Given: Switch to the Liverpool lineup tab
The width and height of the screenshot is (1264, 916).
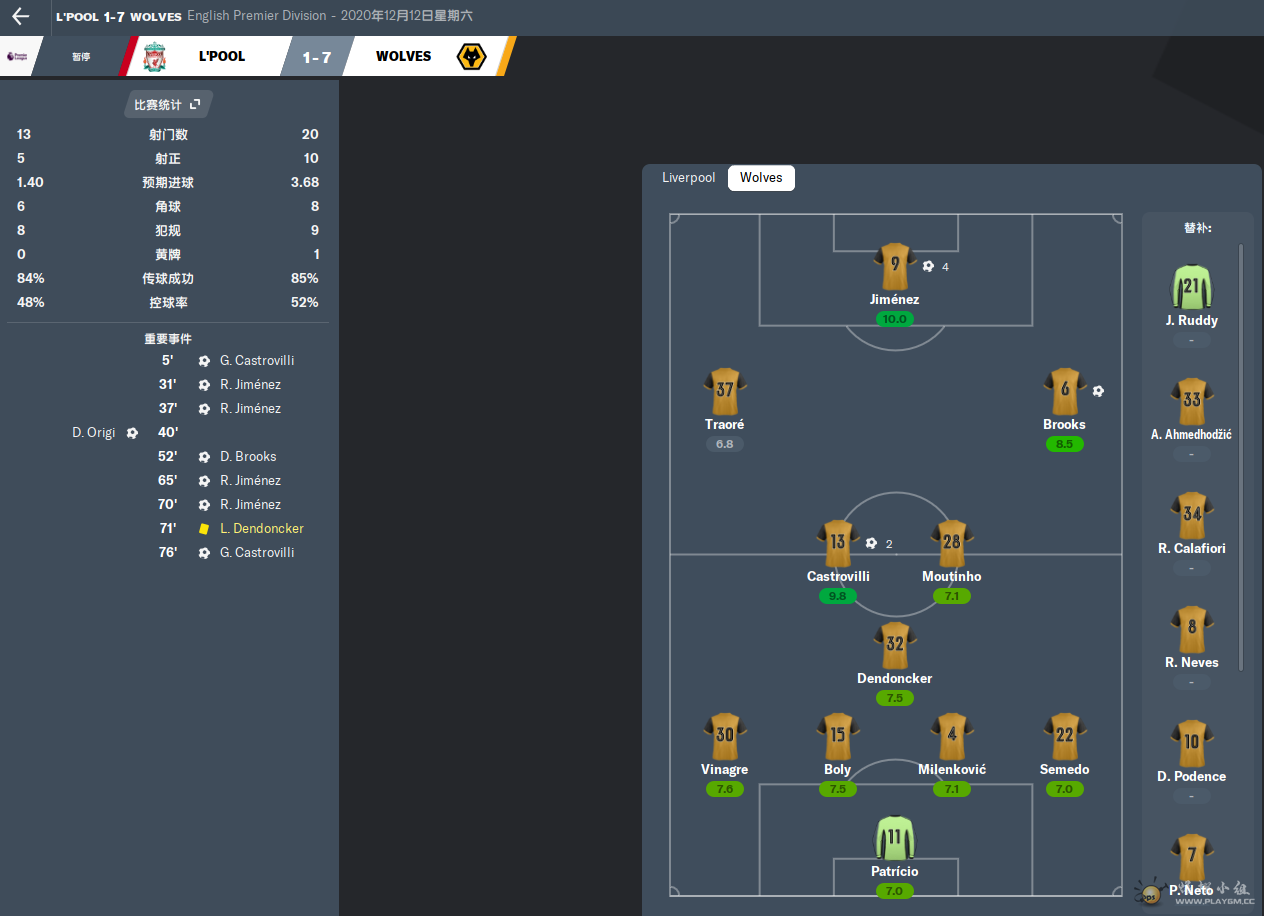Looking at the screenshot, I should (x=689, y=178).
